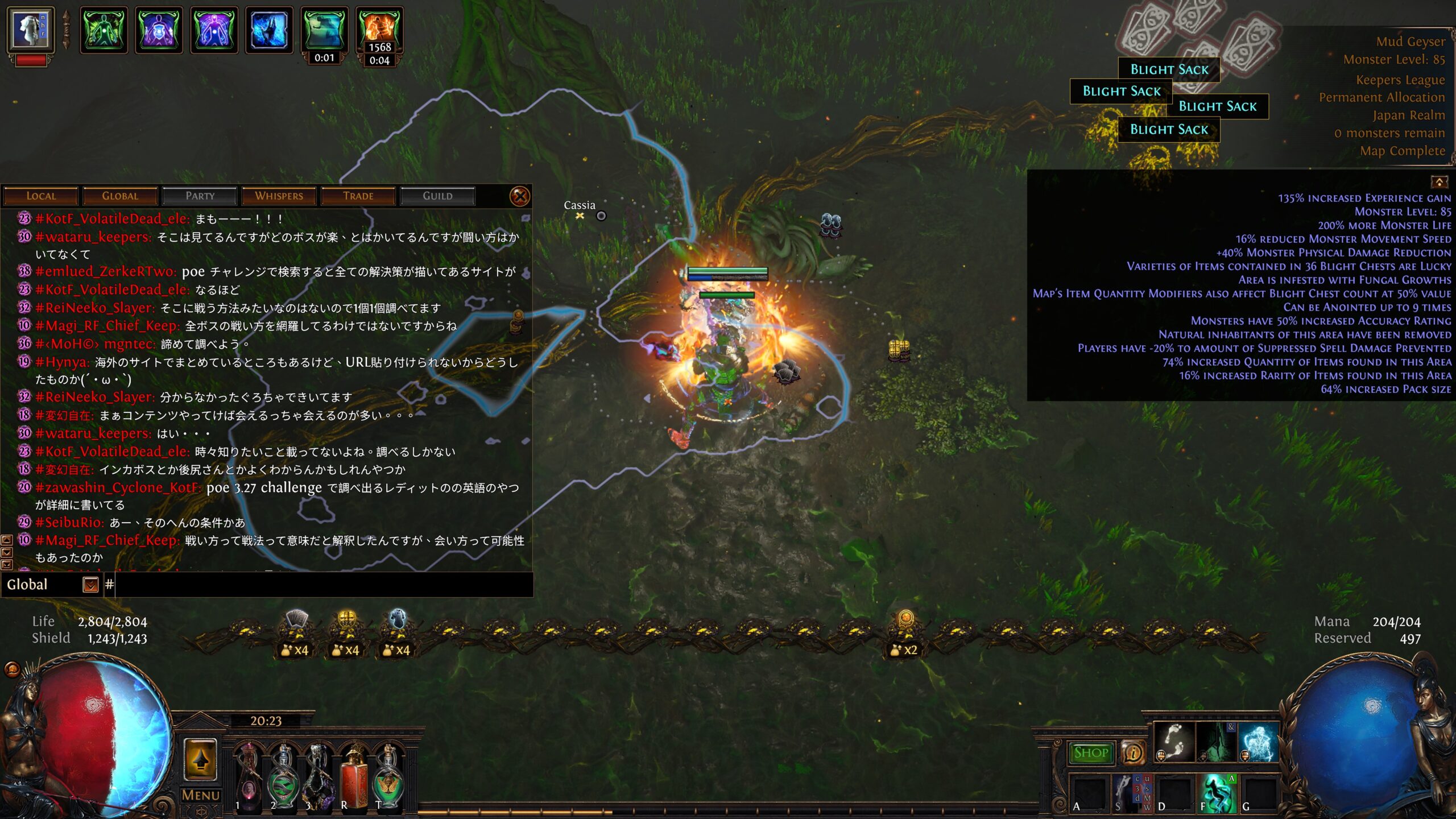Switch to the Trade chat tab
The width and height of the screenshot is (1456, 819).
(358, 196)
